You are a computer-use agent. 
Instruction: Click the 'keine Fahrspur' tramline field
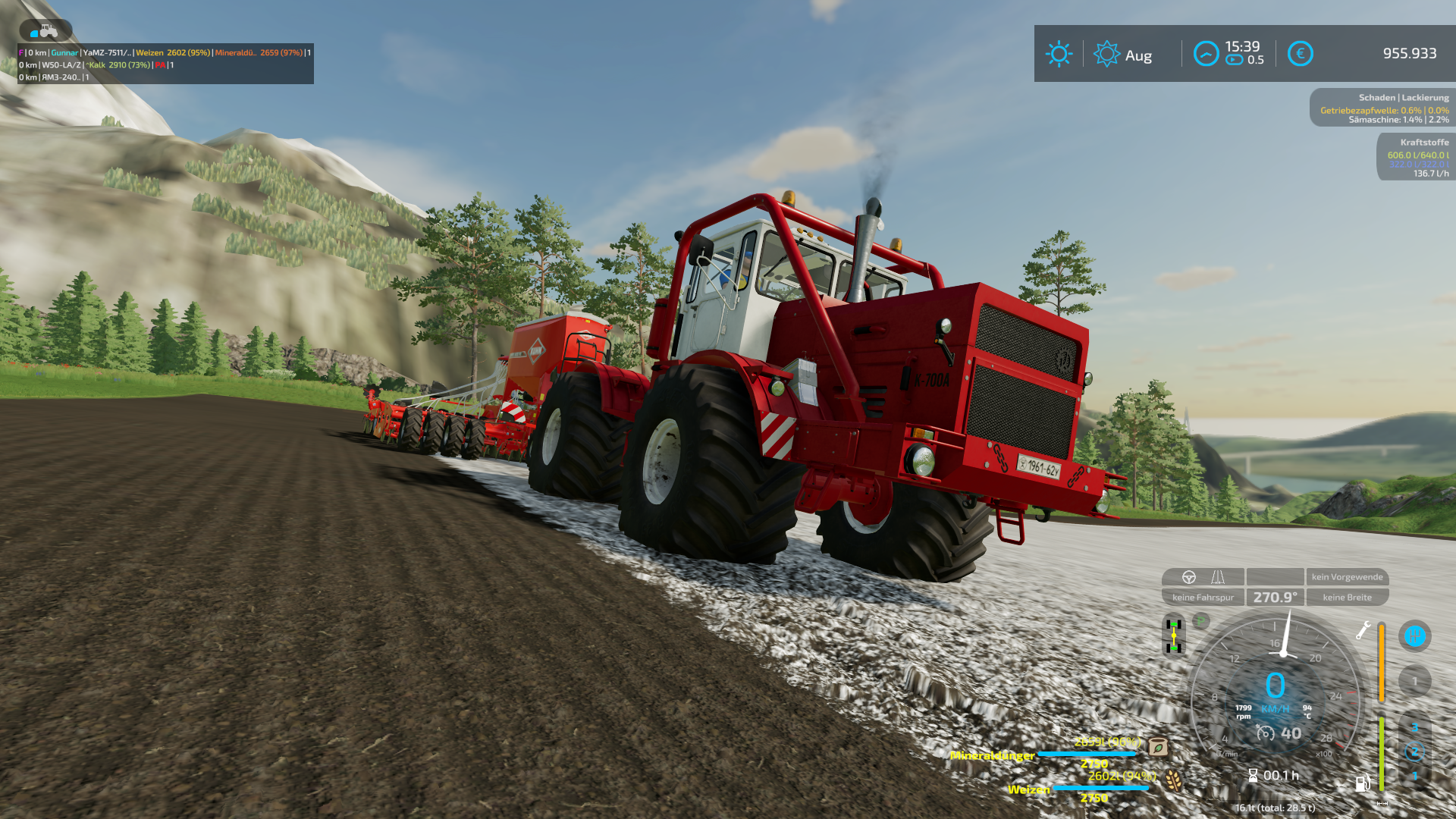[1203, 598]
